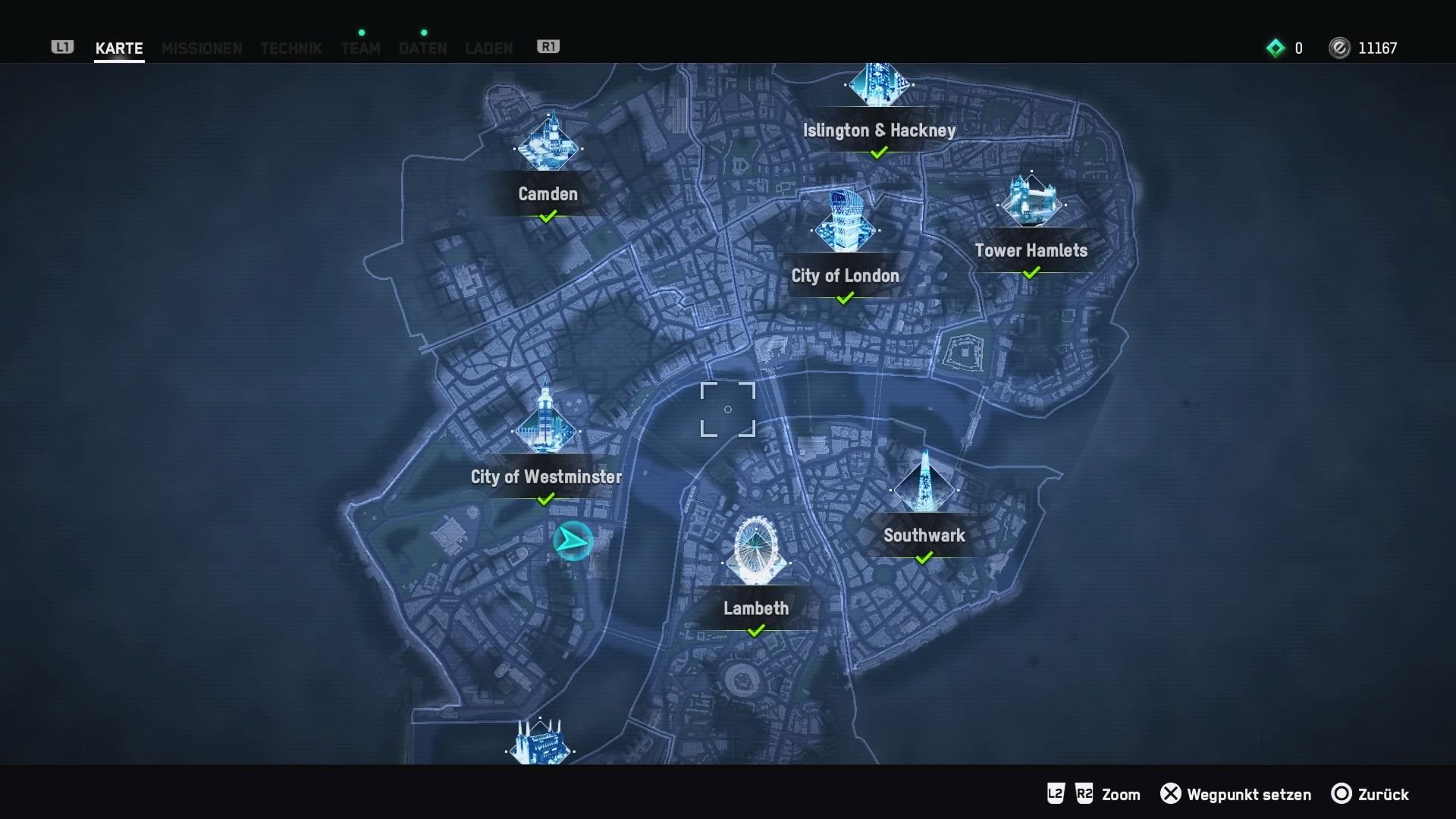Click the Lambeth completion checkmark

point(756,630)
